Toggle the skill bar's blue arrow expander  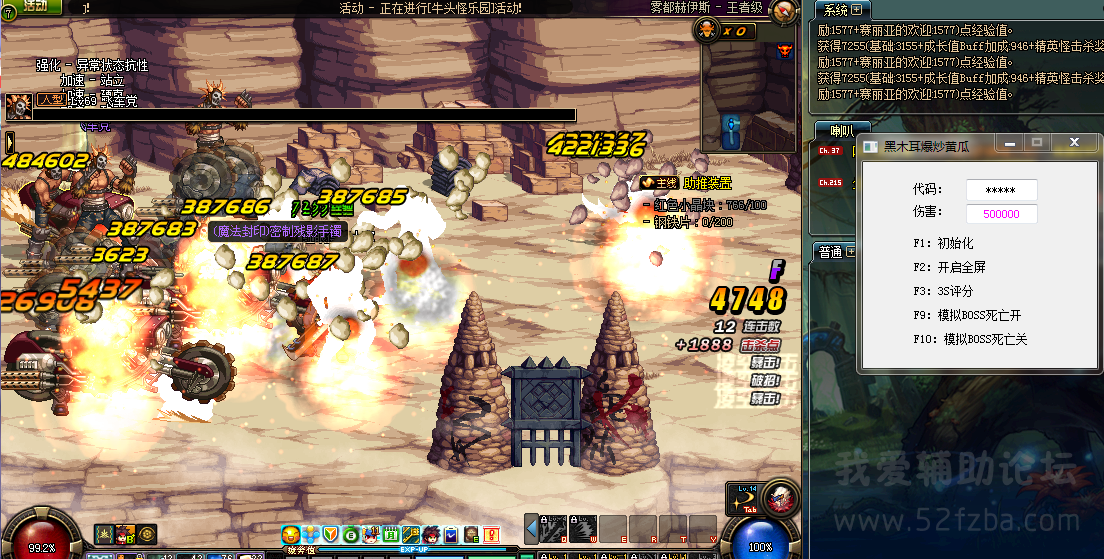(x=531, y=528)
